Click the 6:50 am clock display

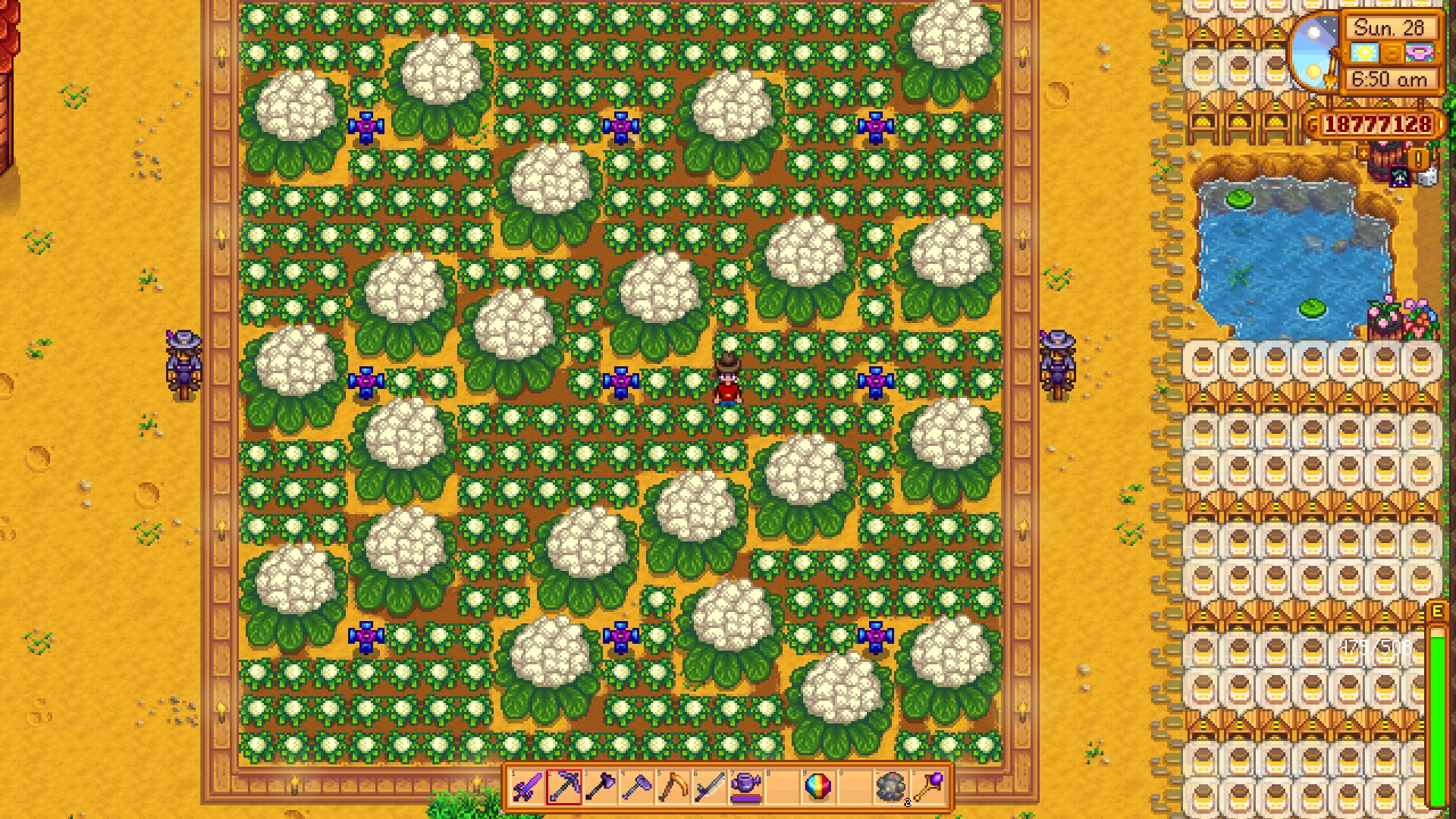[x=1389, y=79]
